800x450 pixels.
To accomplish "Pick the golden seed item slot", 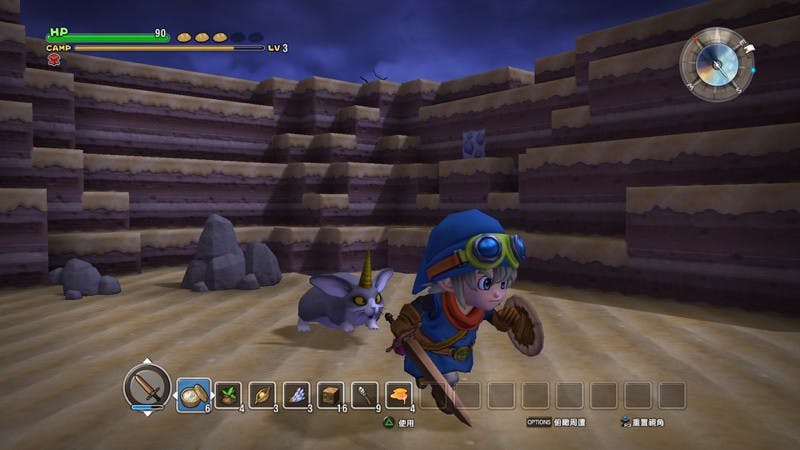I will coord(263,395).
